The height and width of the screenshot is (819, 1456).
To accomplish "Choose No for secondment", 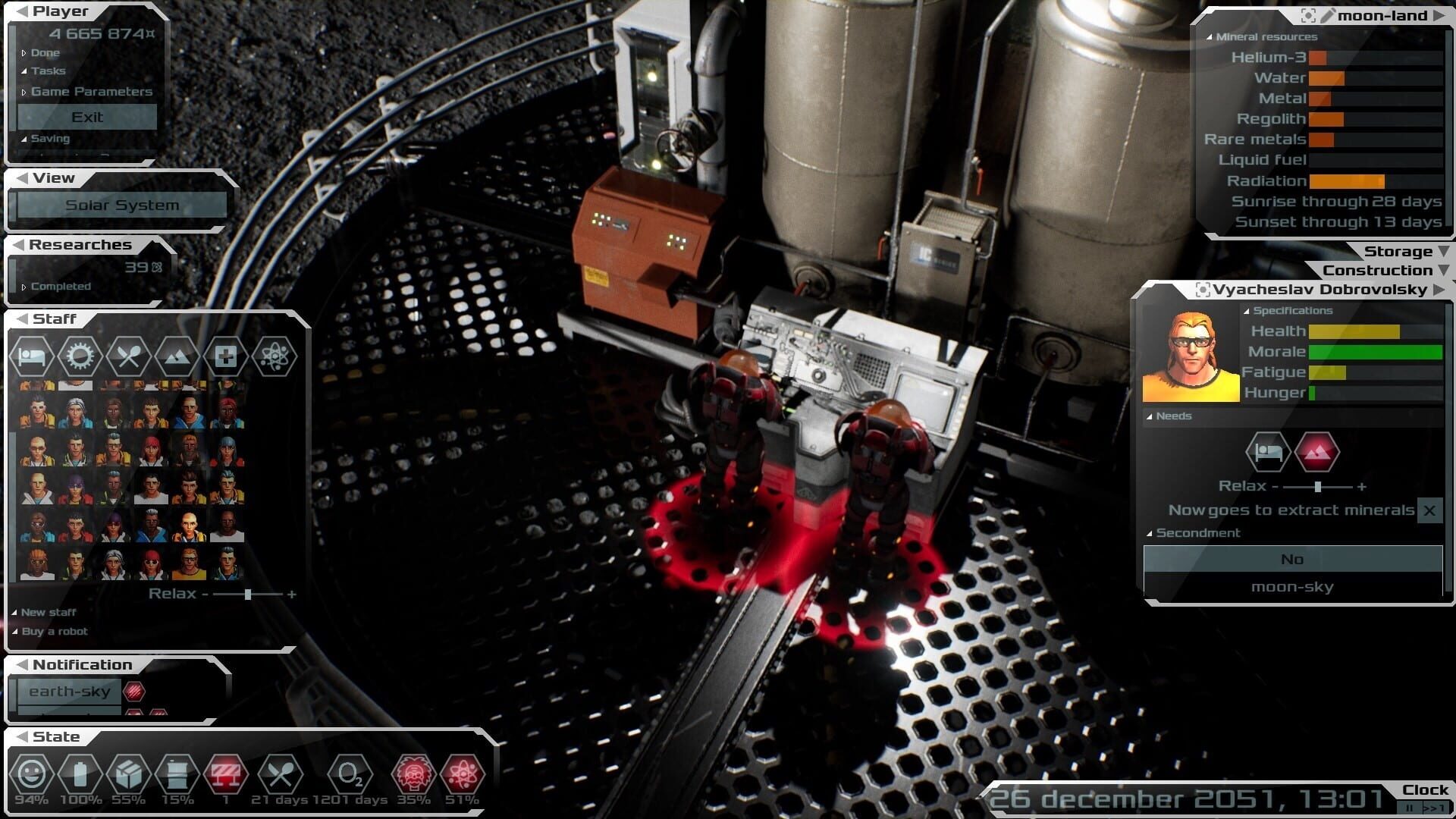I will (x=1292, y=560).
